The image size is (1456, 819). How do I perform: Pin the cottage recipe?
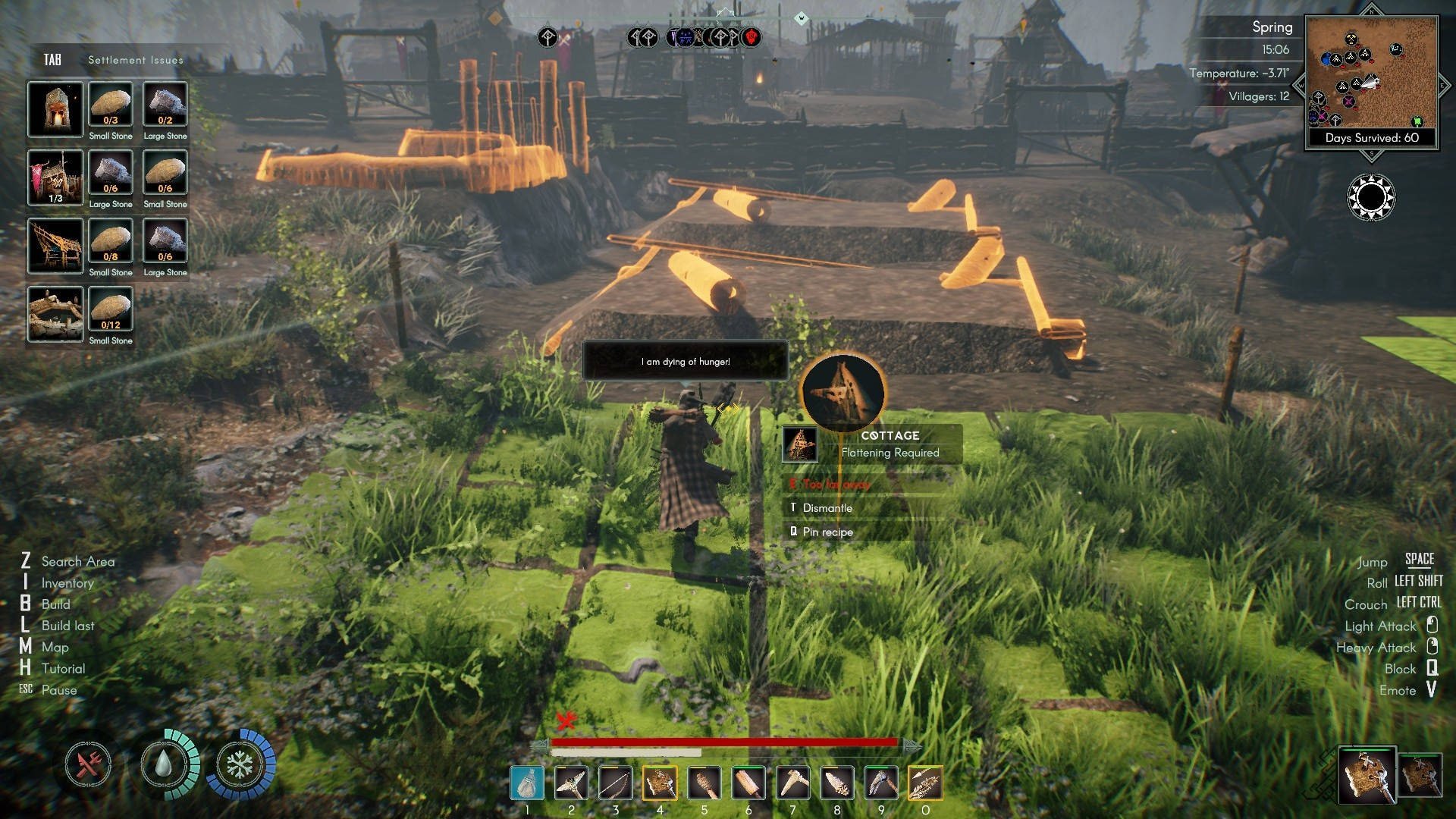(827, 532)
